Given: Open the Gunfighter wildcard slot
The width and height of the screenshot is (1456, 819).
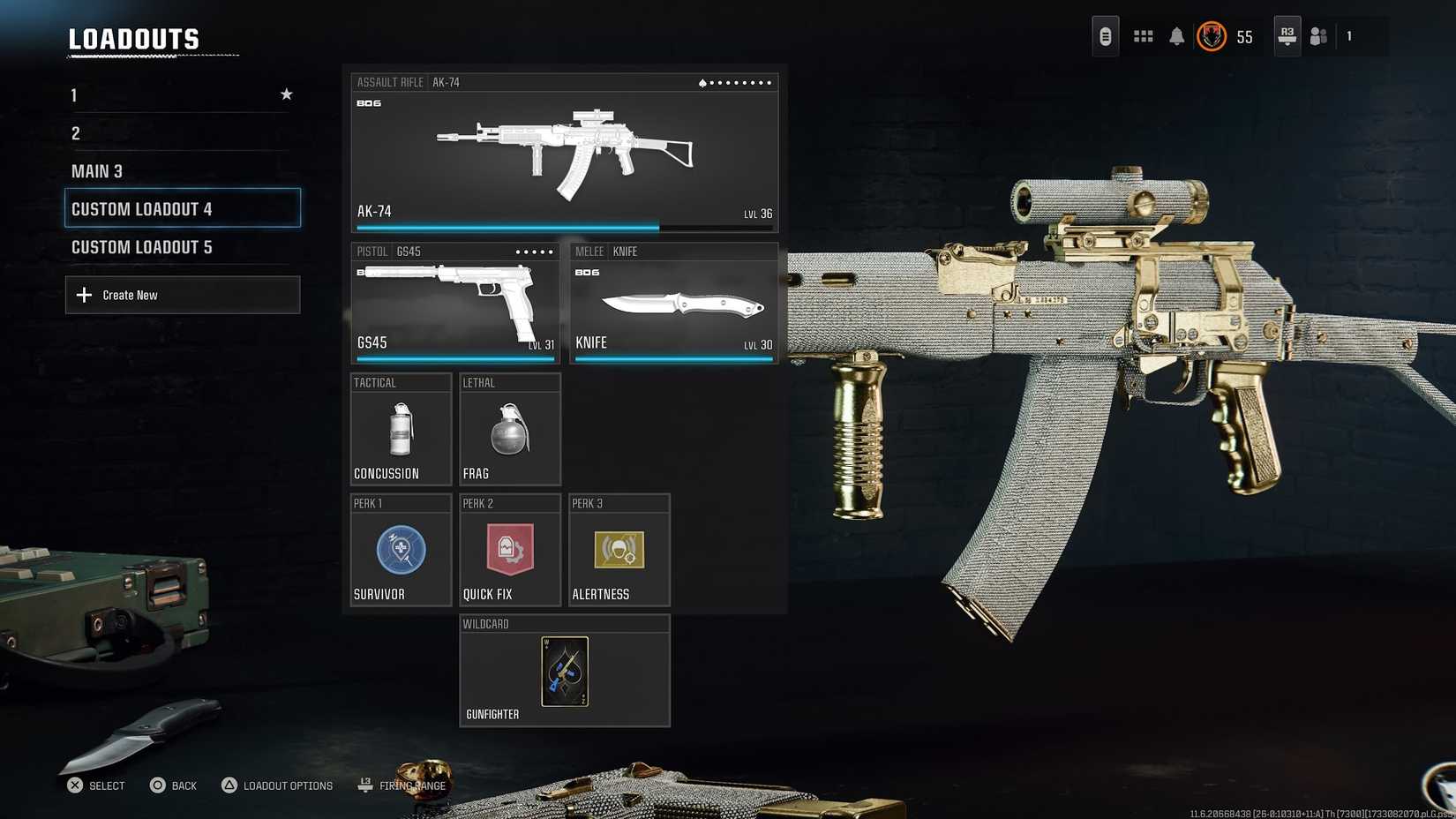Looking at the screenshot, I should pyautogui.click(x=565, y=671).
